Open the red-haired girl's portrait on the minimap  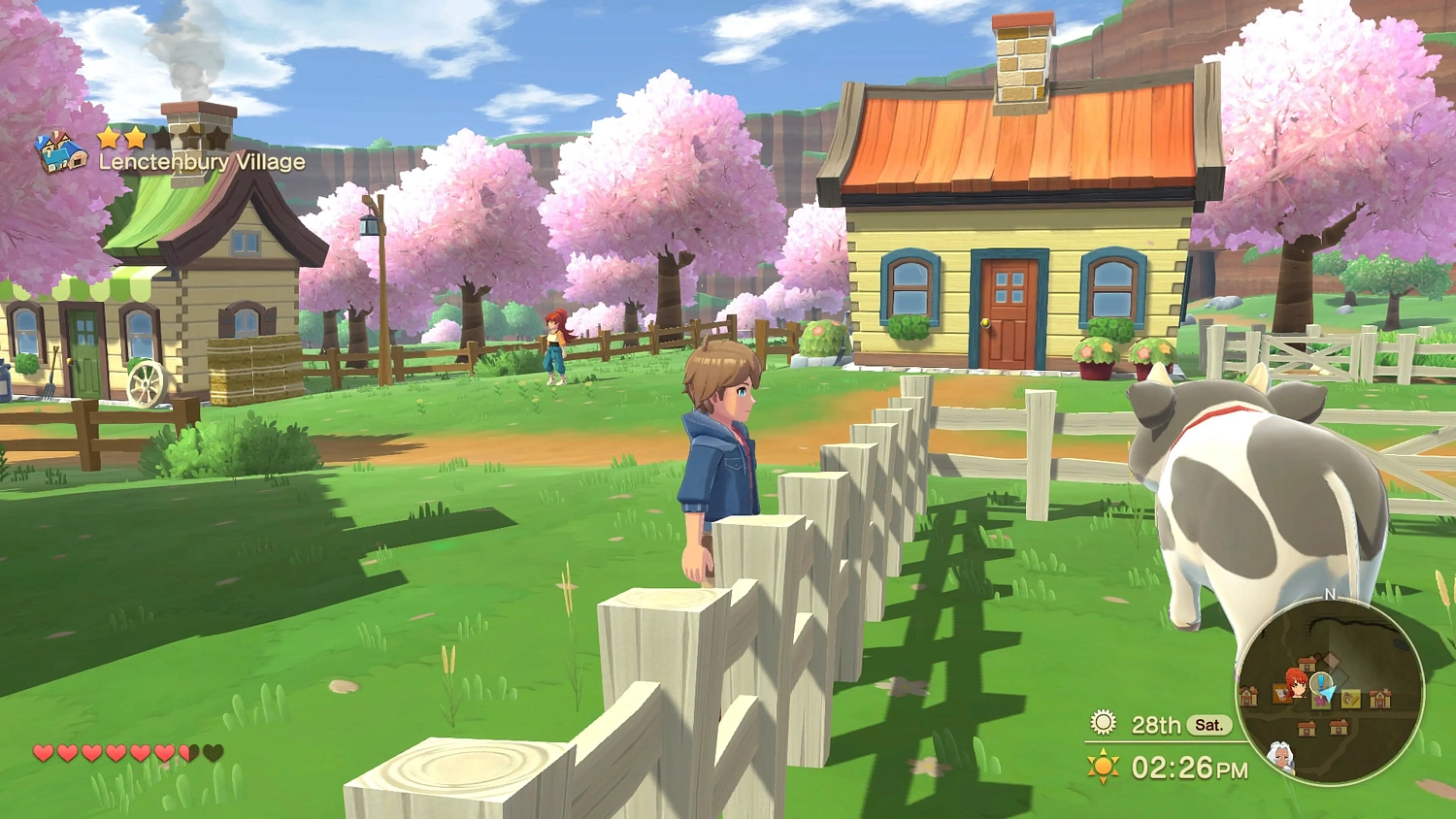coord(1296,682)
